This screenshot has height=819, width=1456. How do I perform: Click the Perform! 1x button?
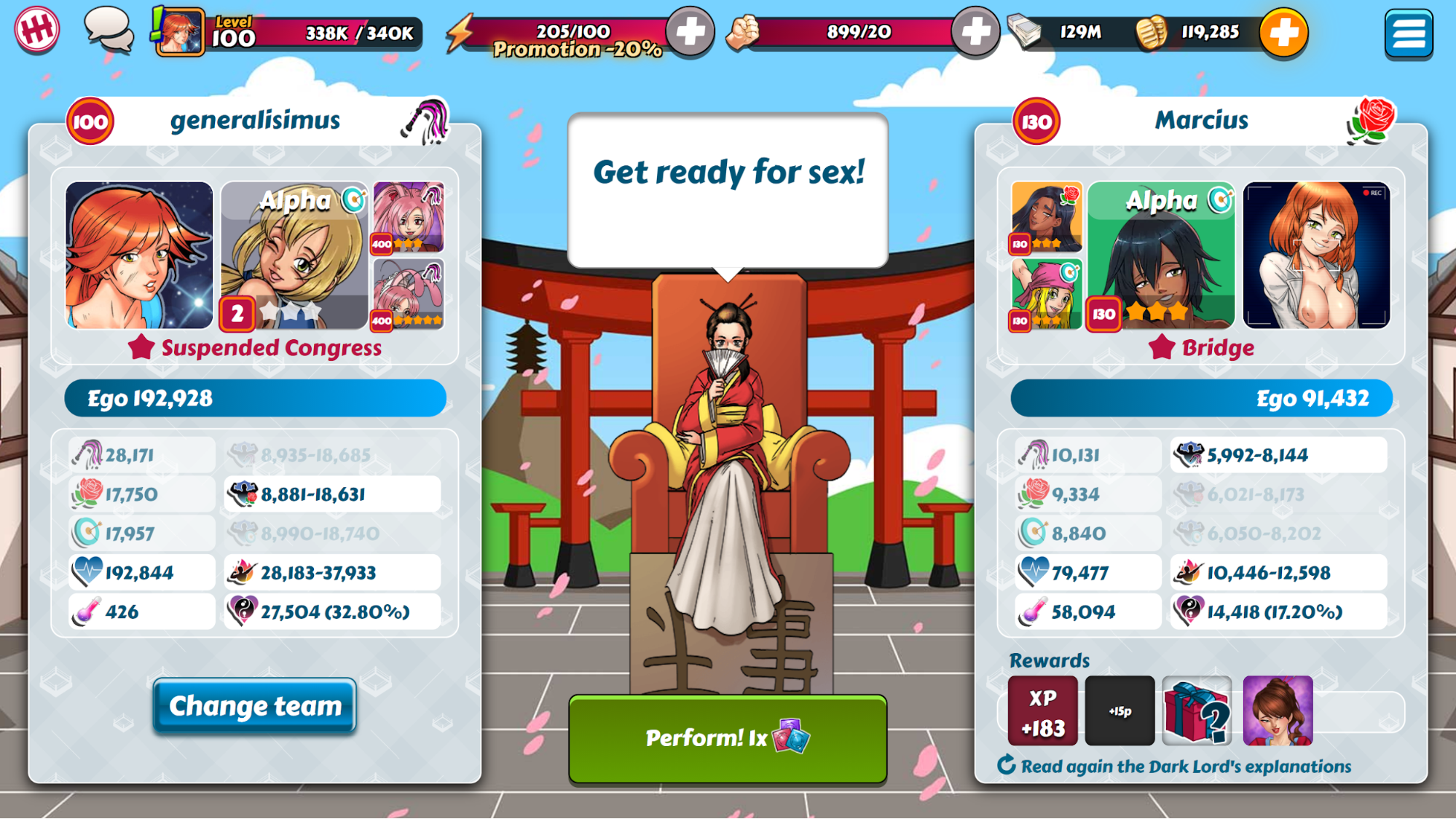coord(727,738)
